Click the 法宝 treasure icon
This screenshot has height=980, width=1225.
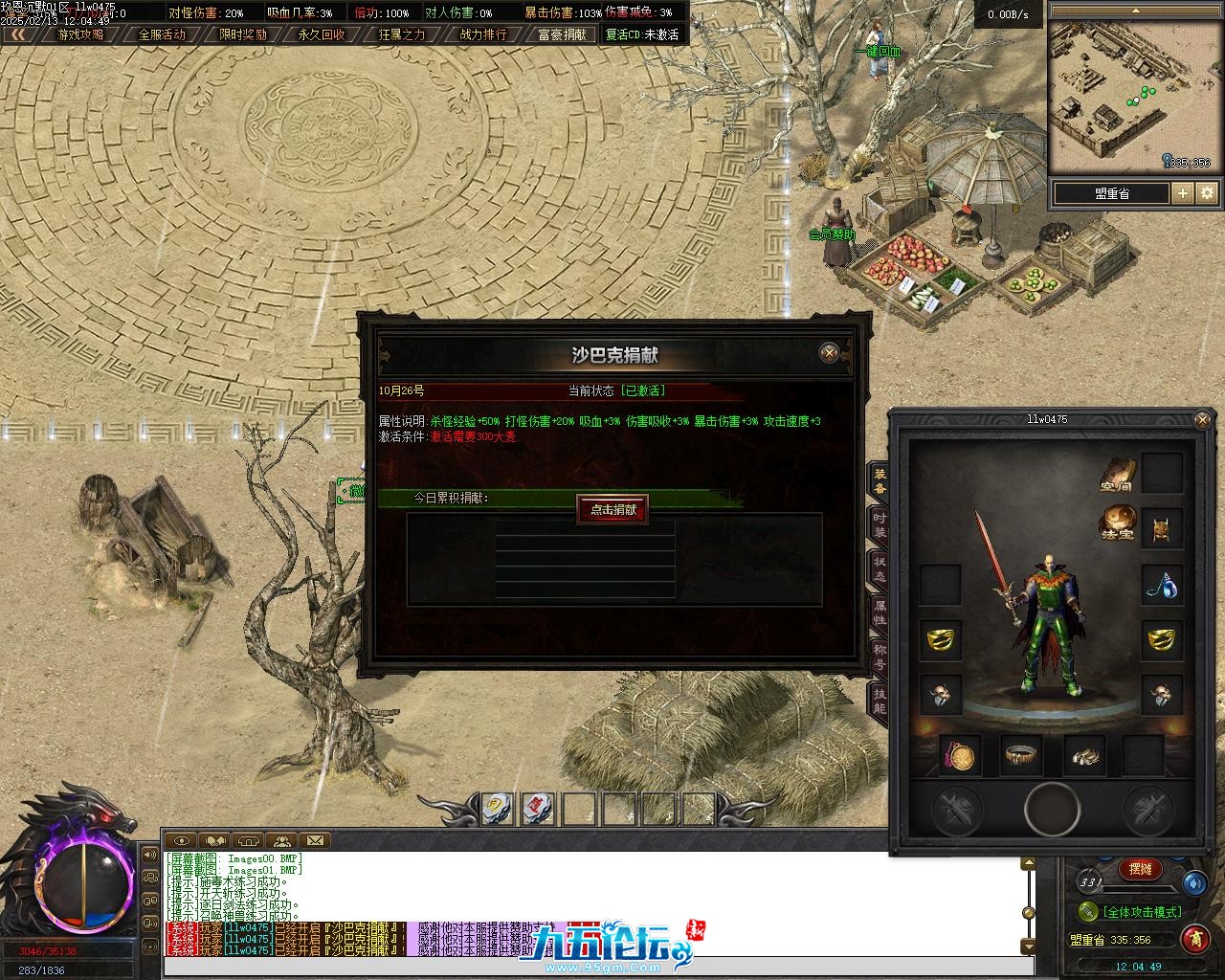[x=1116, y=523]
